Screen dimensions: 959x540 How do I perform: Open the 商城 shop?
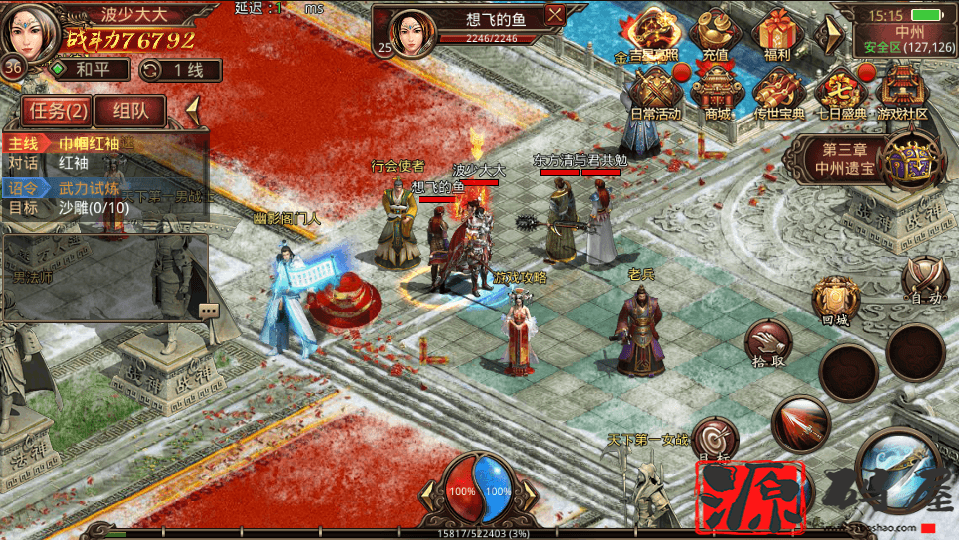717,95
